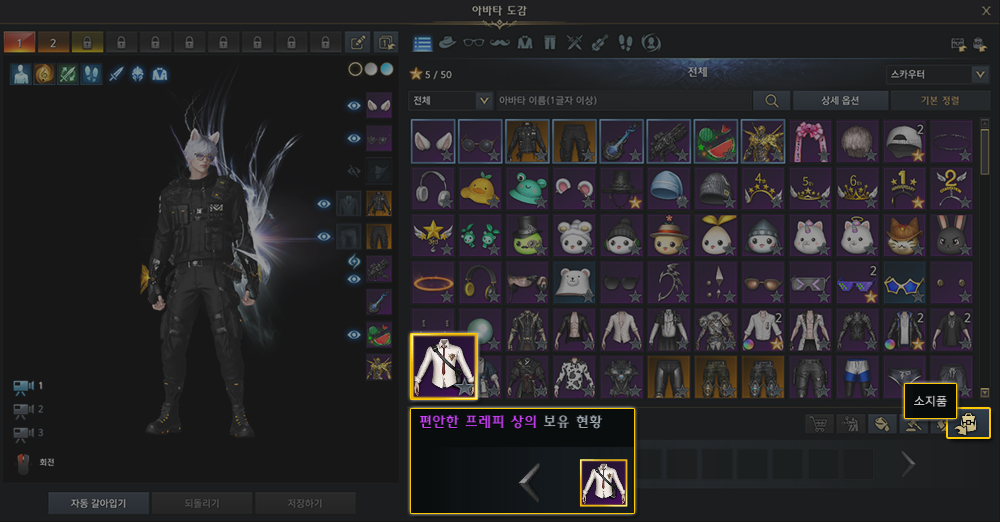Click the 저장하기 button
The width and height of the screenshot is (1000, 522).
point(304,502)
